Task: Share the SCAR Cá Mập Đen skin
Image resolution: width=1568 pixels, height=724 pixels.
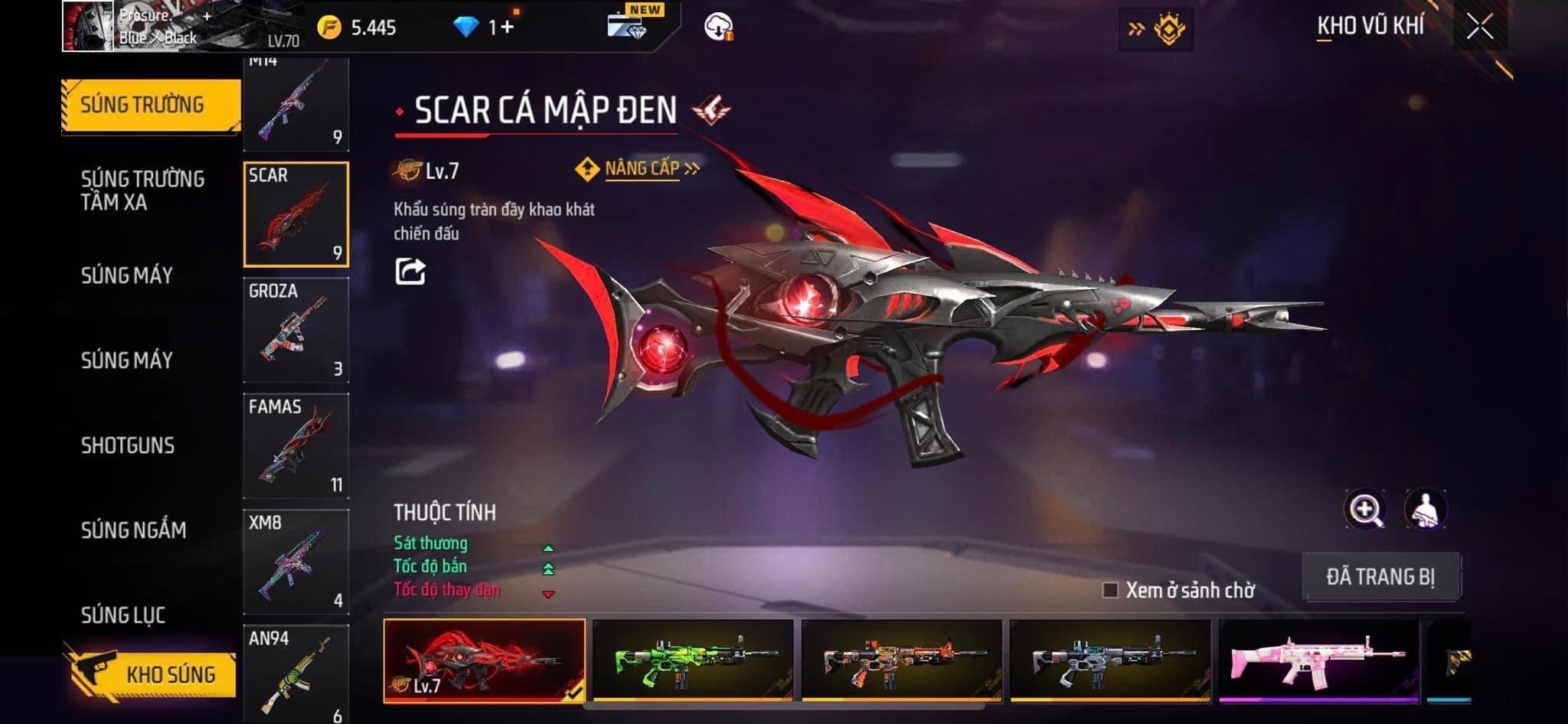Action: pos(410,272)
